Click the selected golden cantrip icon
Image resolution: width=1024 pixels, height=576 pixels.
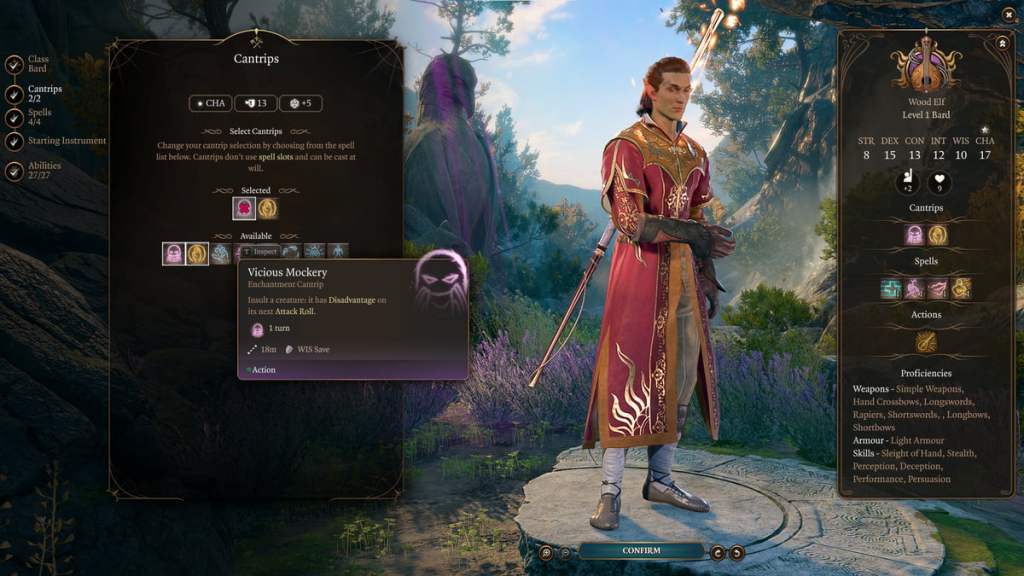pos(267,208)
